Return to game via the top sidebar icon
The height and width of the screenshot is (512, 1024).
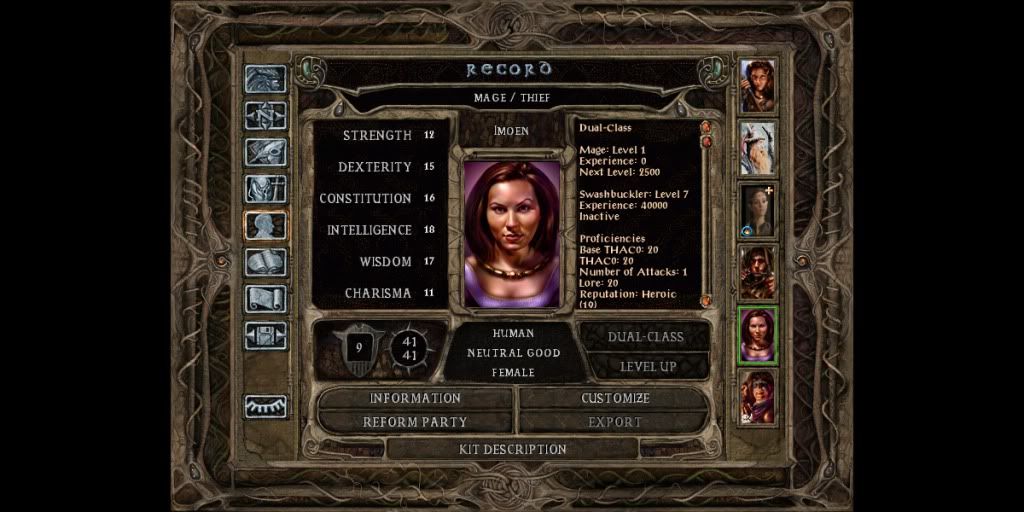(x=266, y=79)
